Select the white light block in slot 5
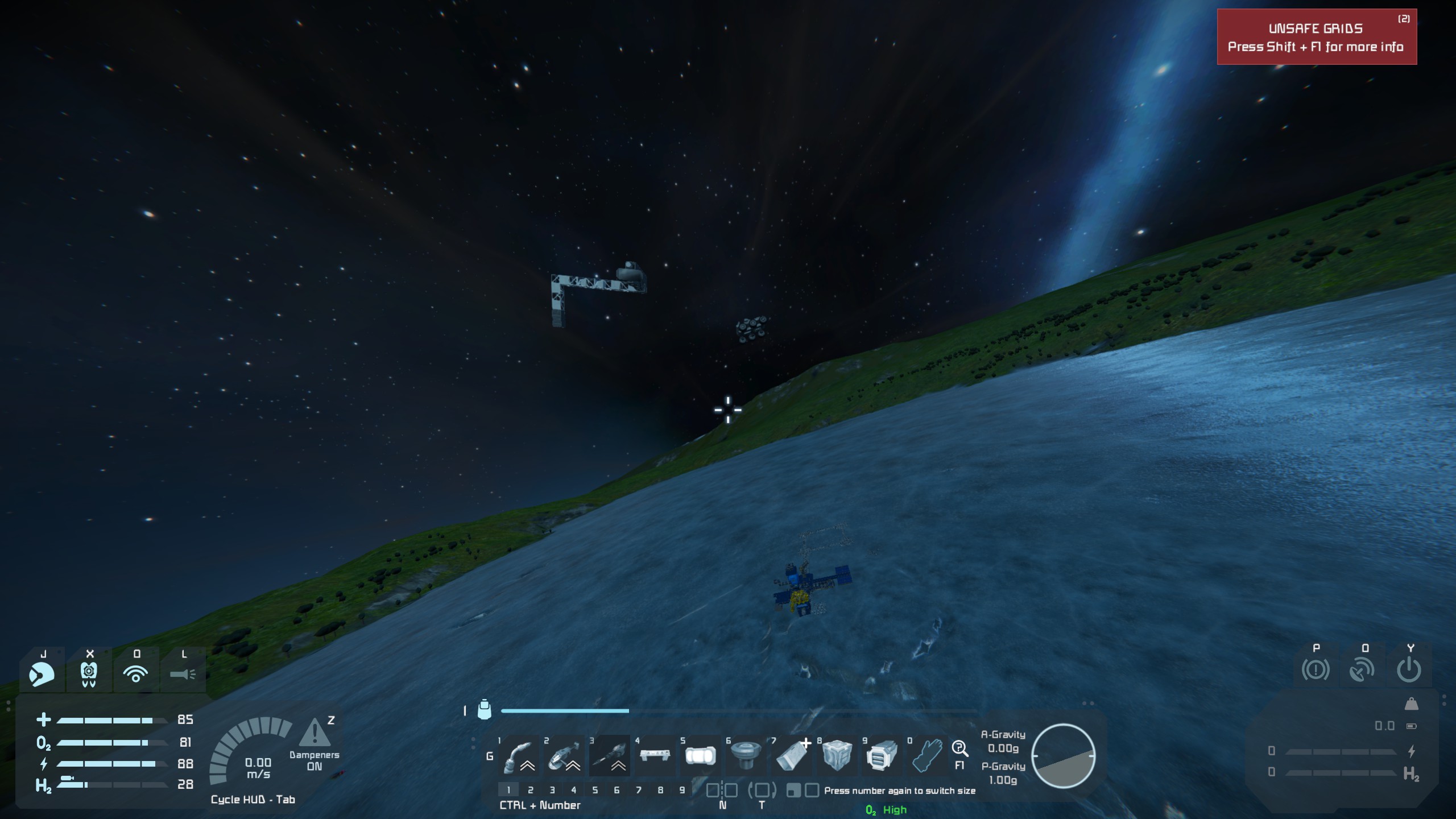1456x819 pixels. (700, 756)
